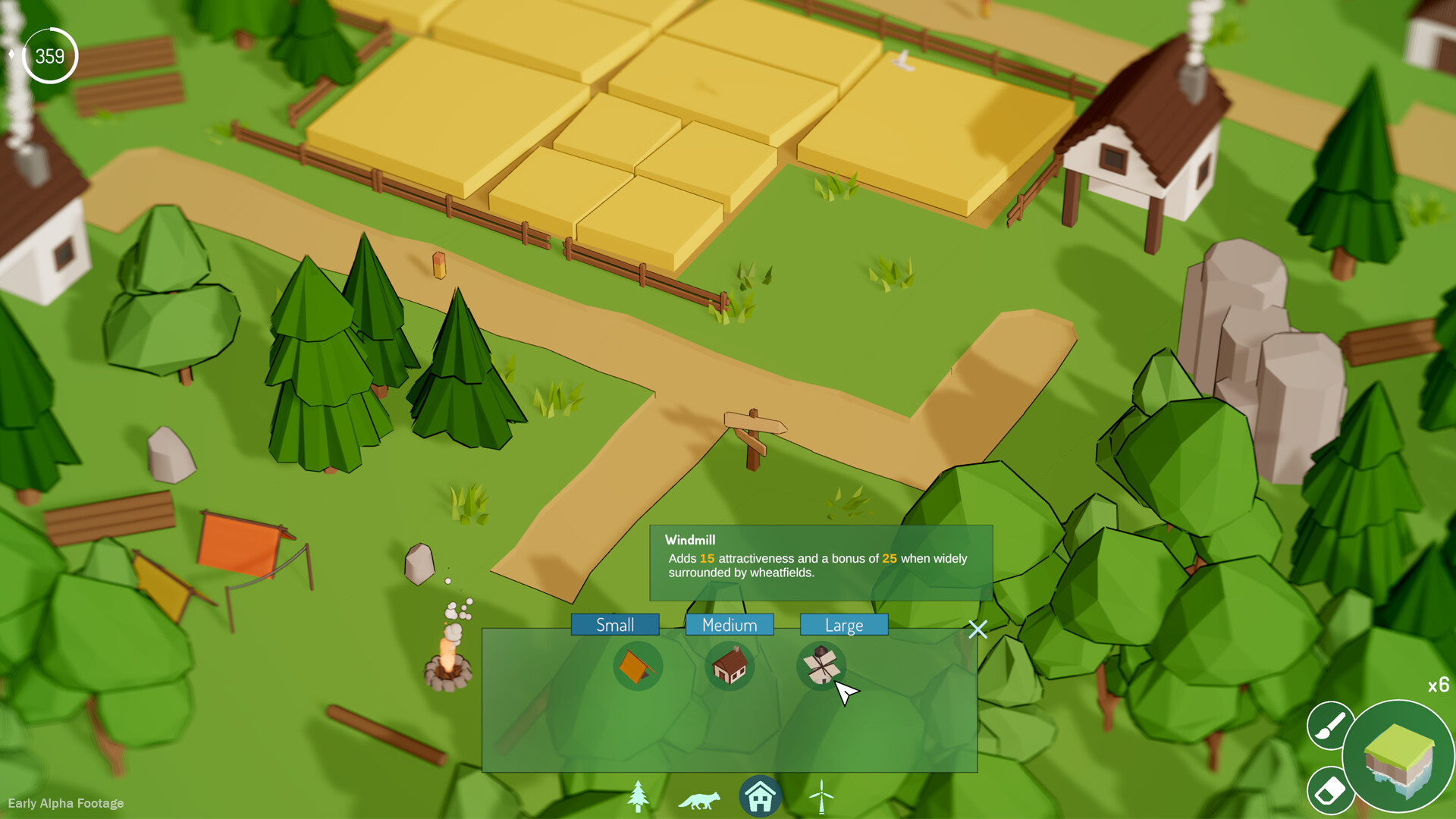Screen dimensions: 1456x819
Task: Close the building selection panel
Action: 977,629
